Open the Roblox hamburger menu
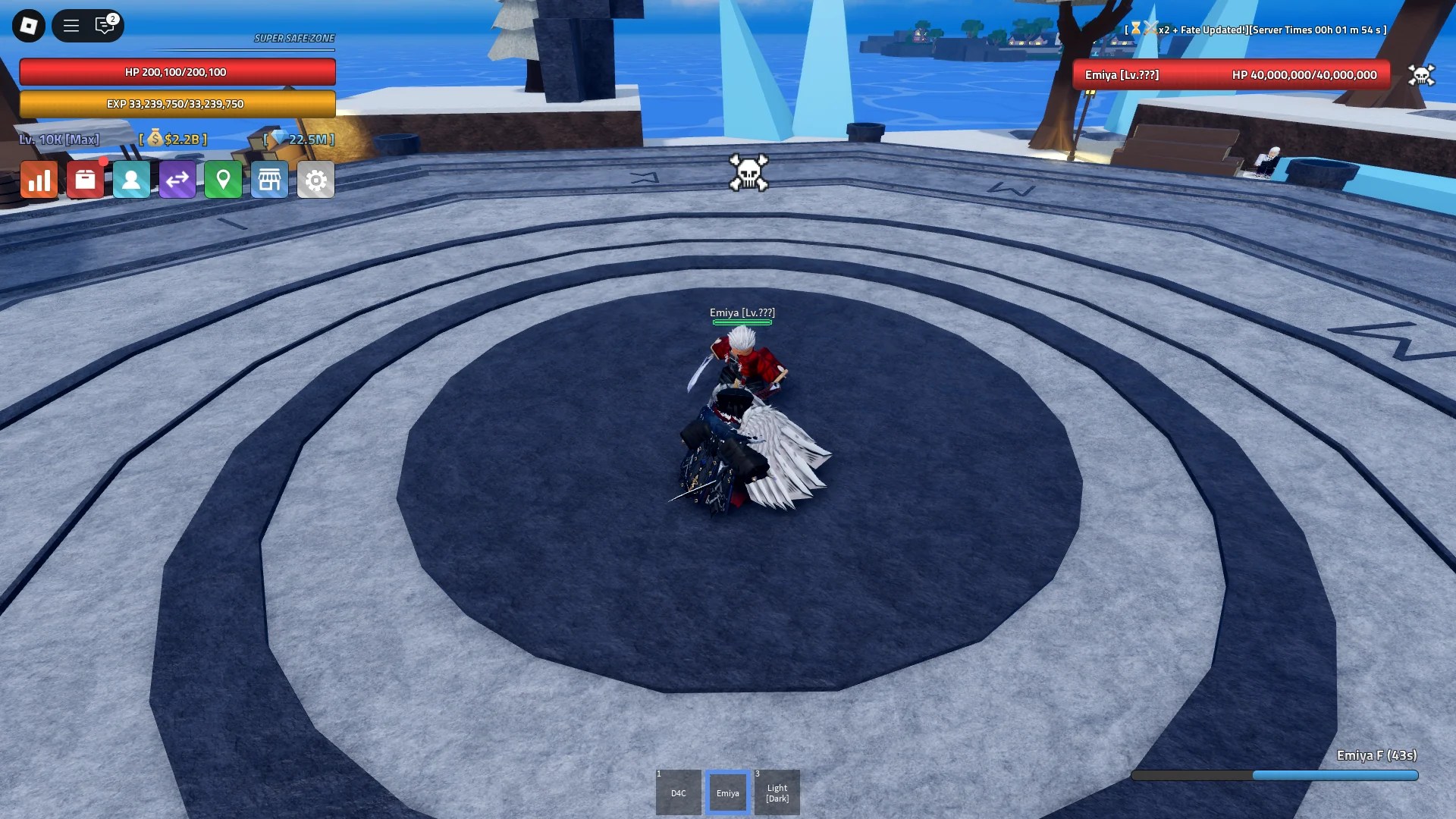The width and height of the screenshot is (1456, 819). pyautogui.click(x=71, y=25)
